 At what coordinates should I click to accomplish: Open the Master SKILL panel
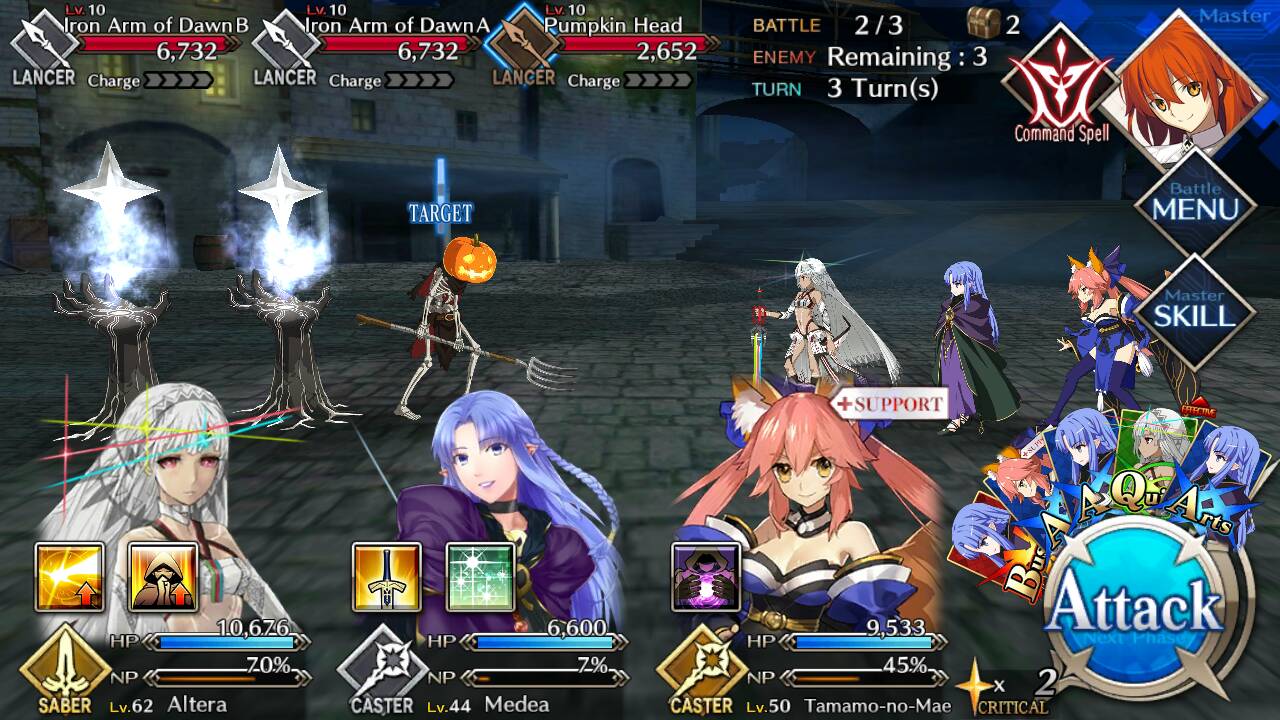(x=1195, y=310)
